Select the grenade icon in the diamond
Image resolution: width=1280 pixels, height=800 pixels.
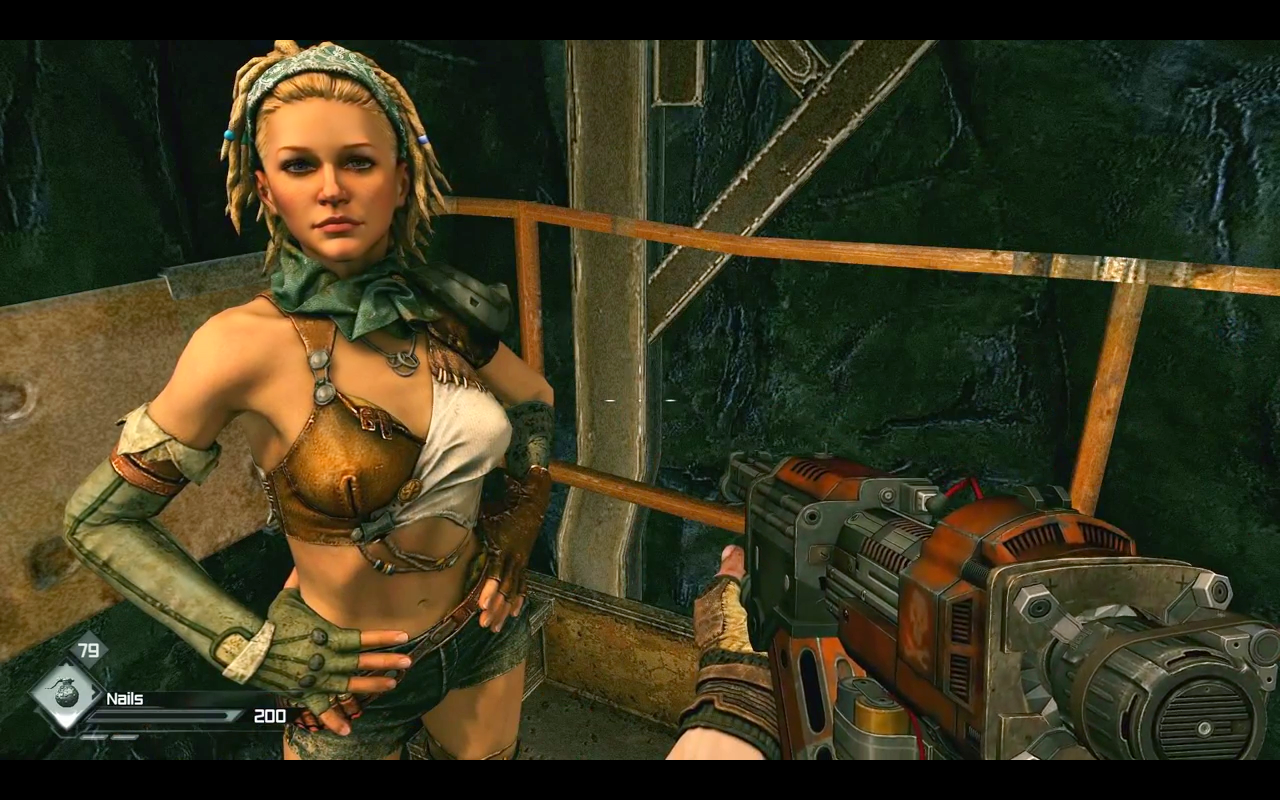coord(66,693)
